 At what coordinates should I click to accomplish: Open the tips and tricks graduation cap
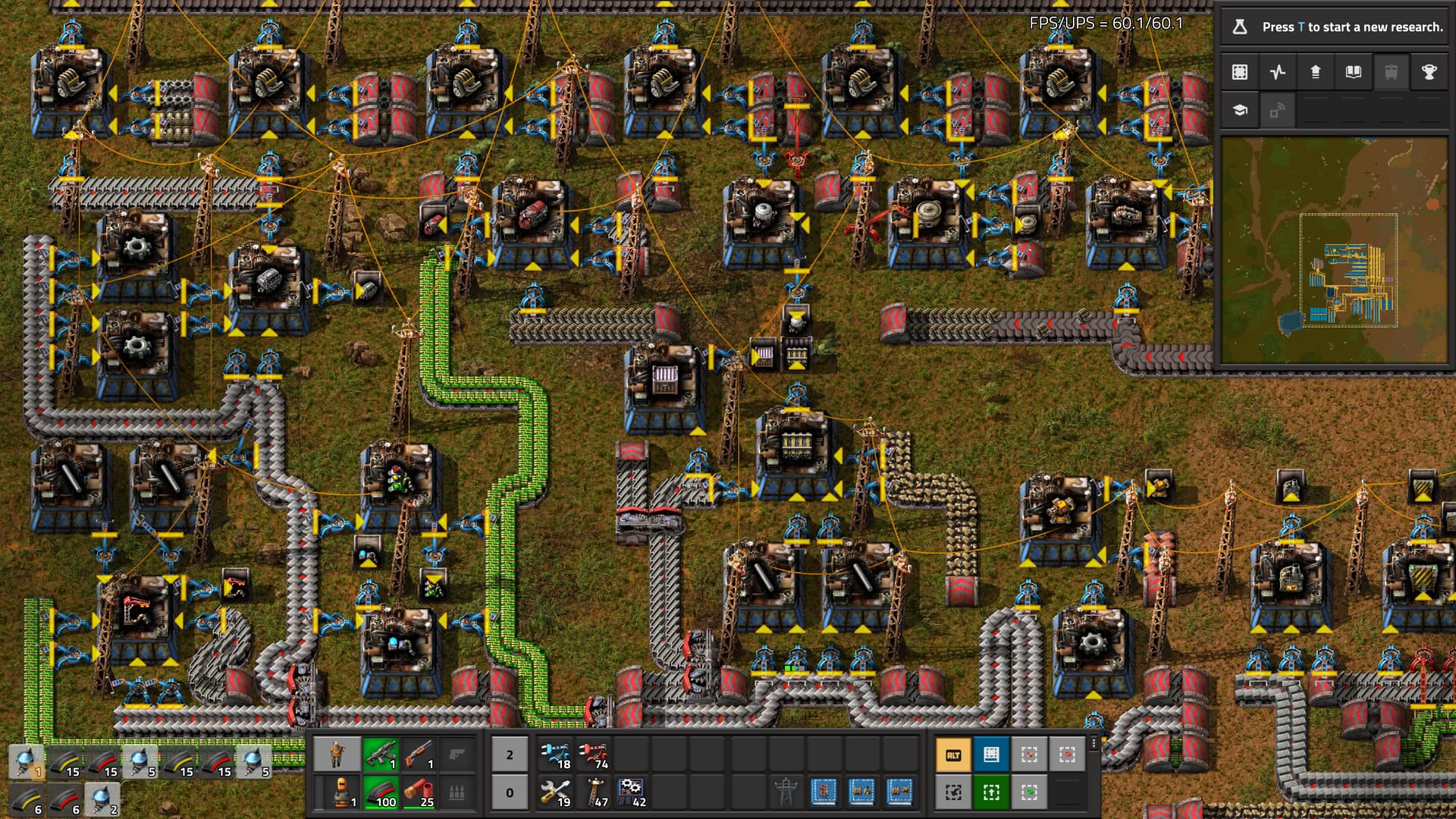pyautogui.click(x=1240, y=111)
